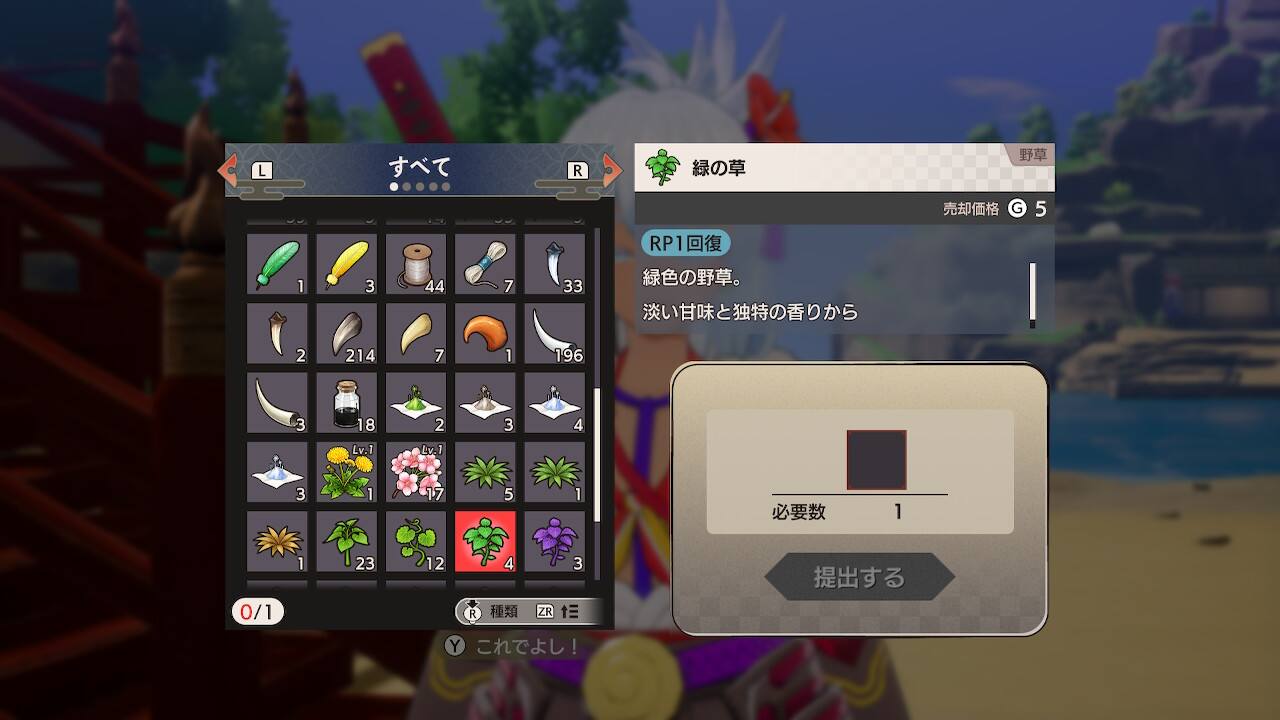Switch to next category with right arrow
Screen dimensions: 1280x720
611,170
